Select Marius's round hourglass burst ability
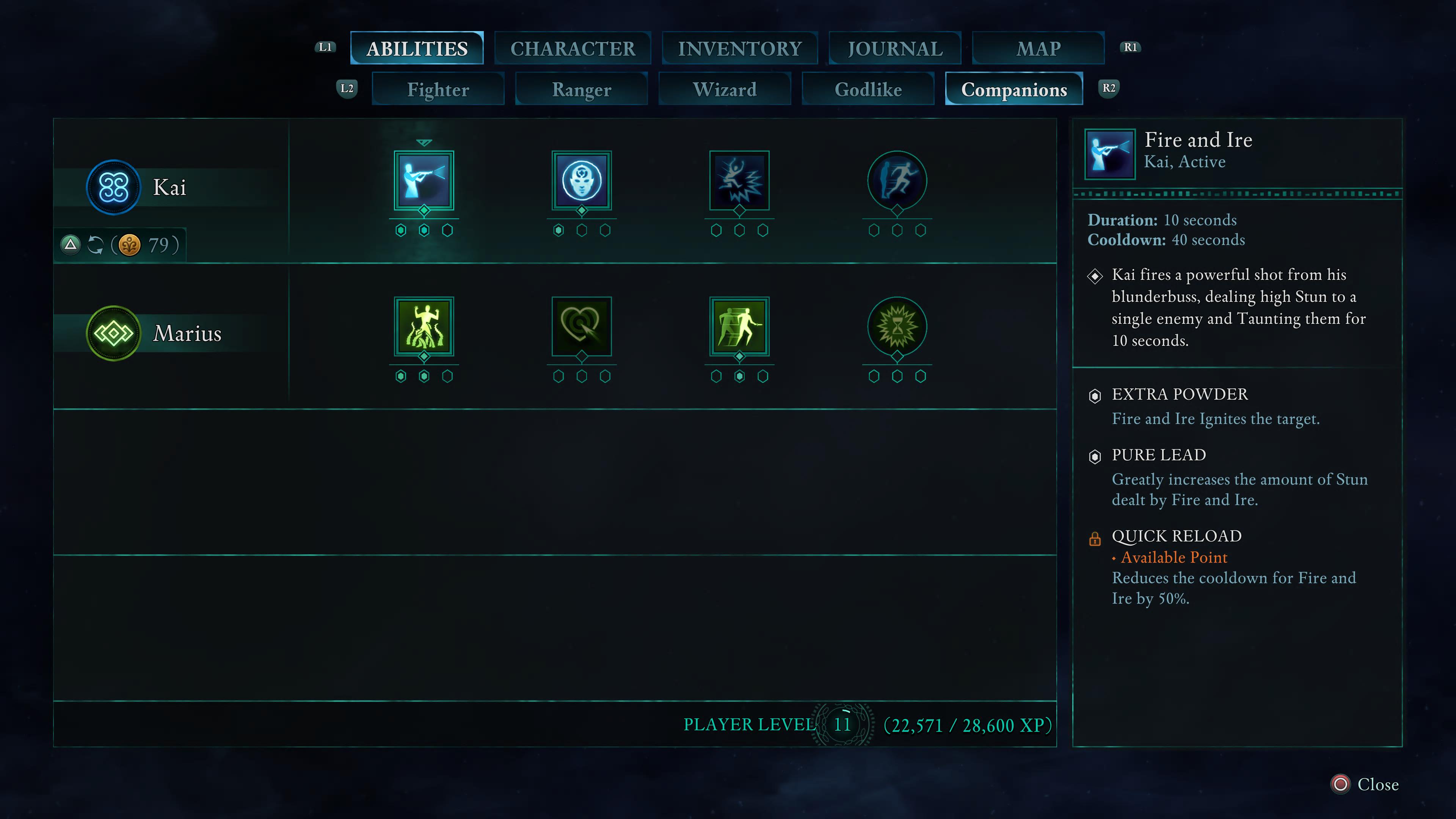 click(897, 327)
